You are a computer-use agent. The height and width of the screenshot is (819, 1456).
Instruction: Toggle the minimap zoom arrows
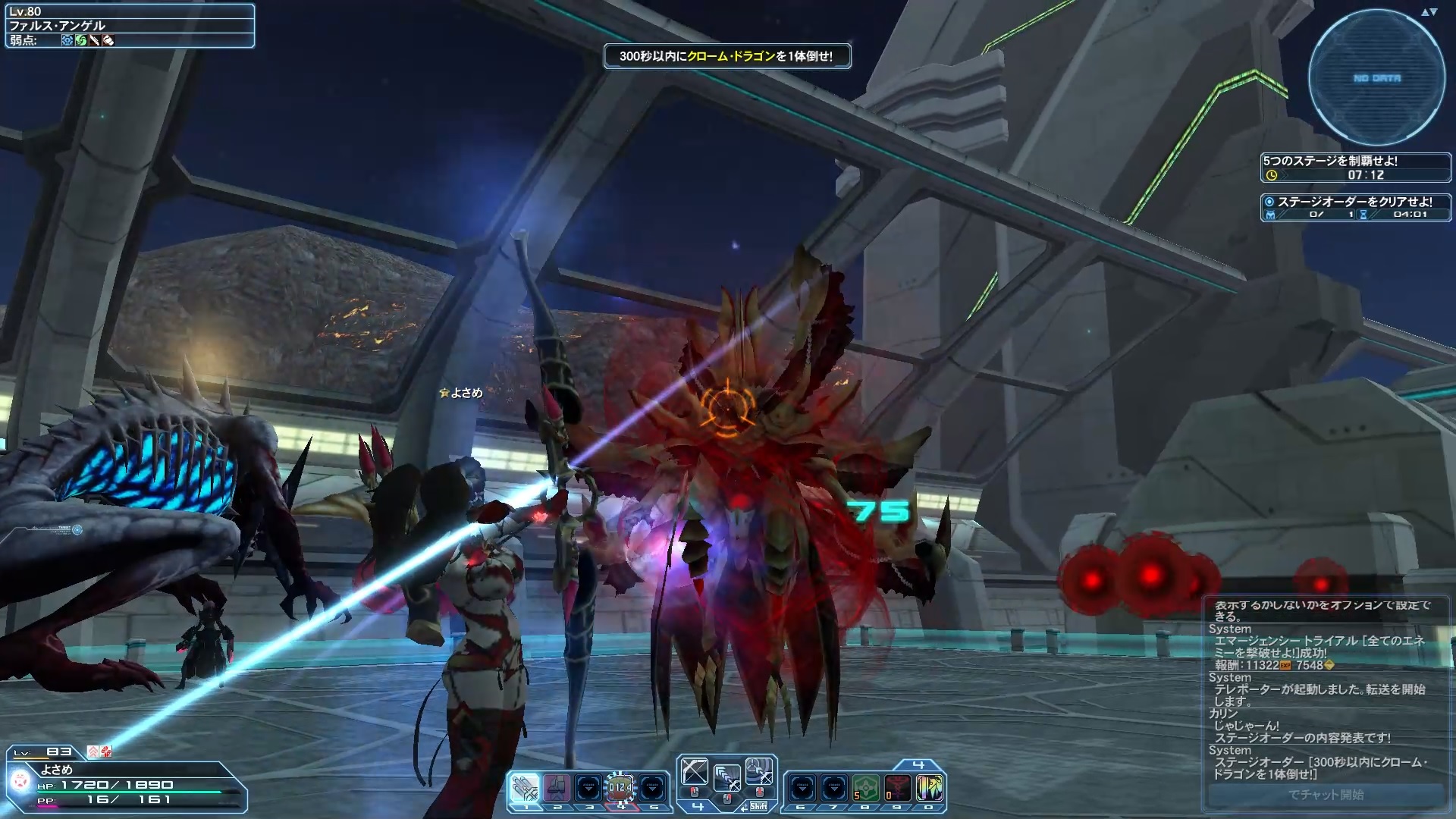tap(1429, 12)
